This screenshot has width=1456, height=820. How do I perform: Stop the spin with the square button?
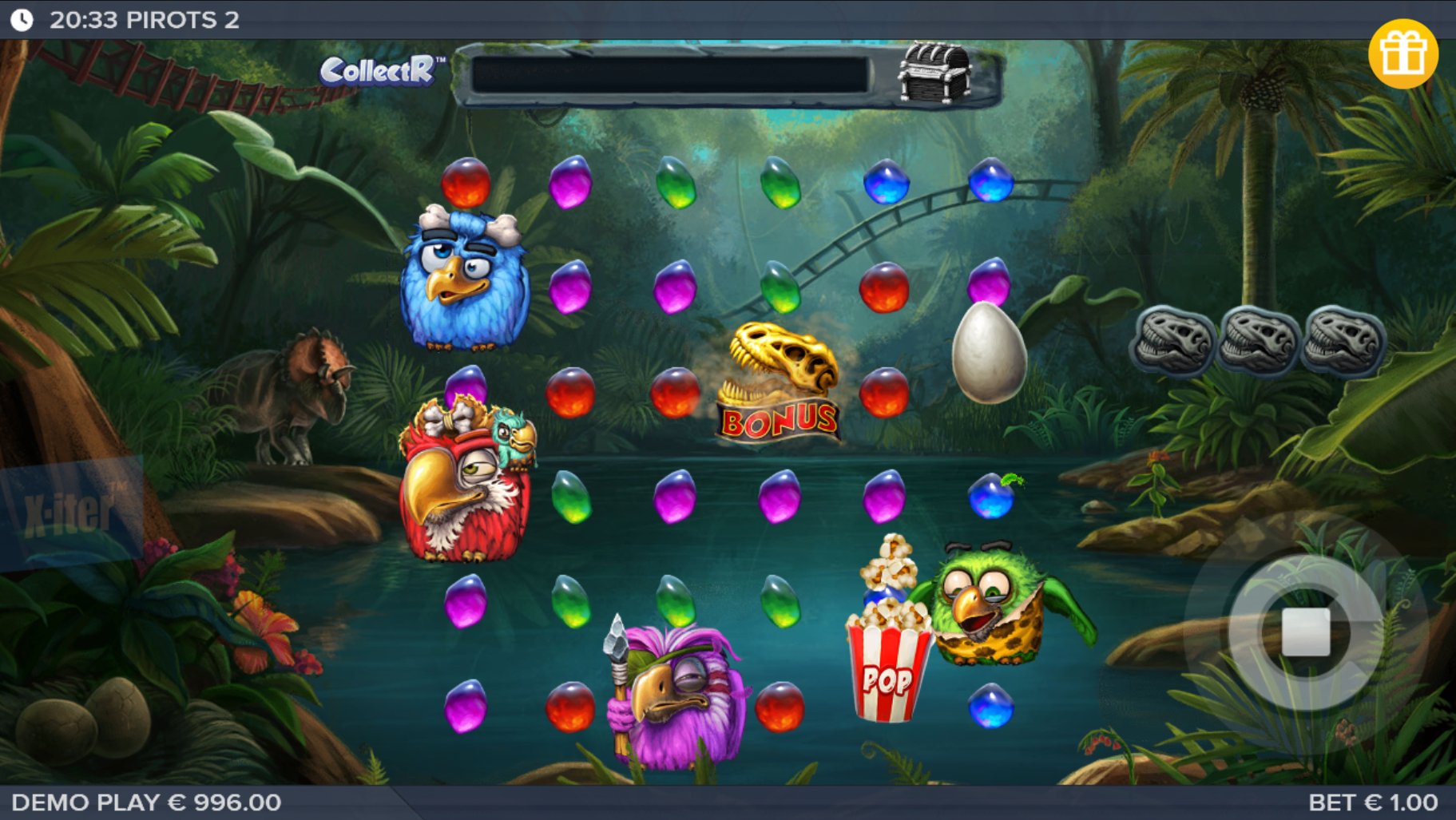(1305, 632)
